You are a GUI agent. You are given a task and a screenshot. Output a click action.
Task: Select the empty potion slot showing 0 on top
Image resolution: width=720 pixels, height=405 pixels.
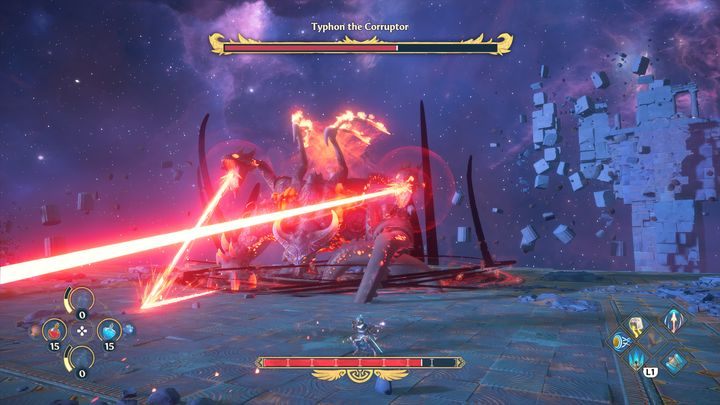click(x=80, y=300)
